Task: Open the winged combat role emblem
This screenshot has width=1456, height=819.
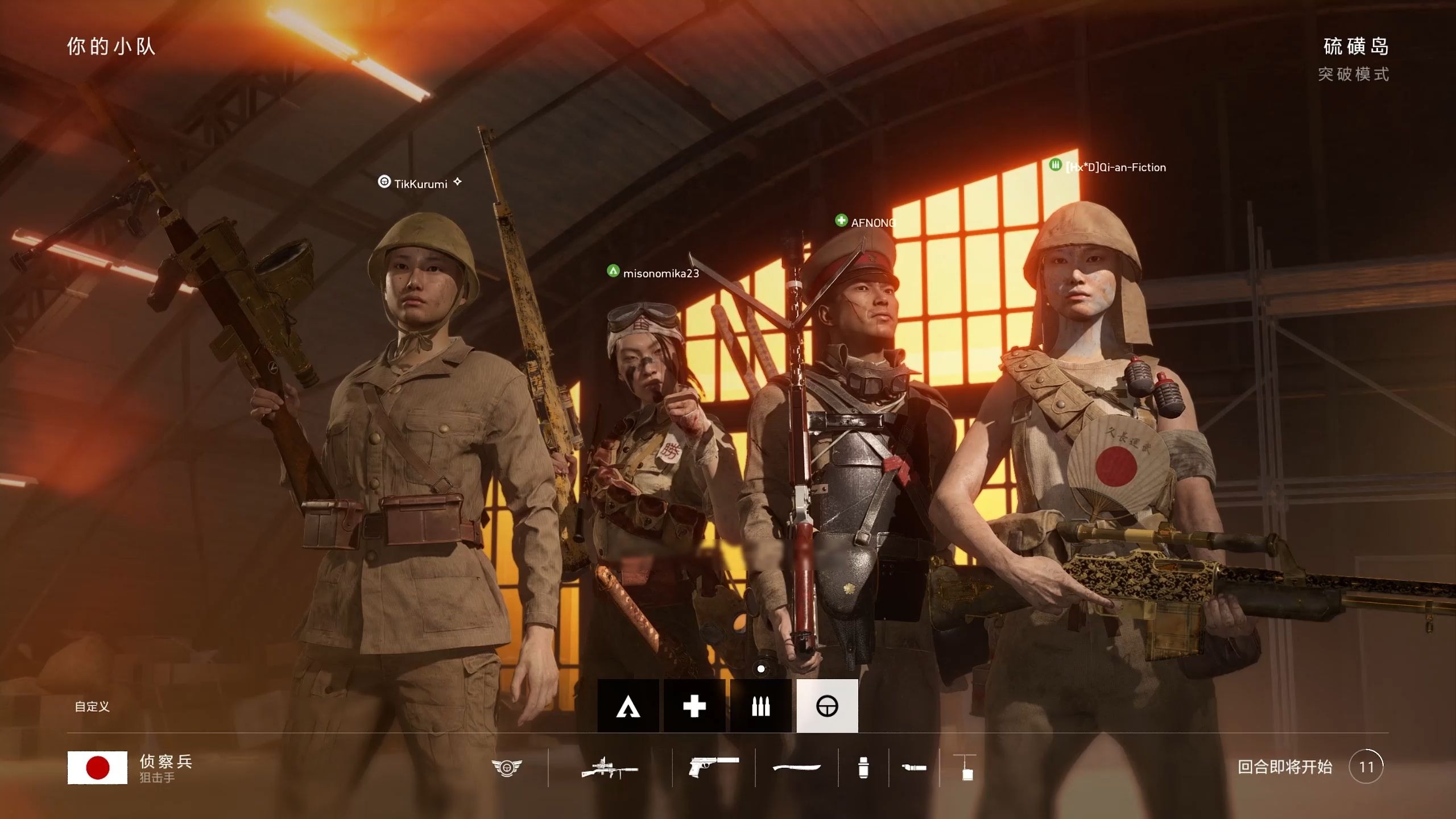Action: (x=506, y=768)
